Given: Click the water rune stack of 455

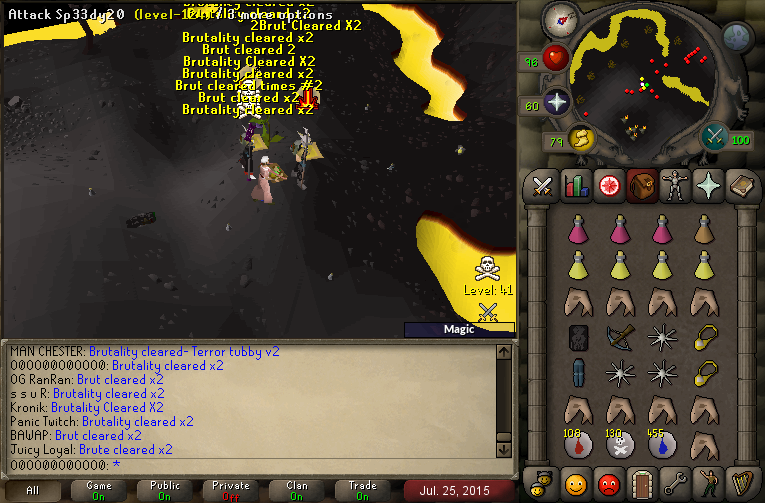Looking at the screenshot, I should [662, 445].
